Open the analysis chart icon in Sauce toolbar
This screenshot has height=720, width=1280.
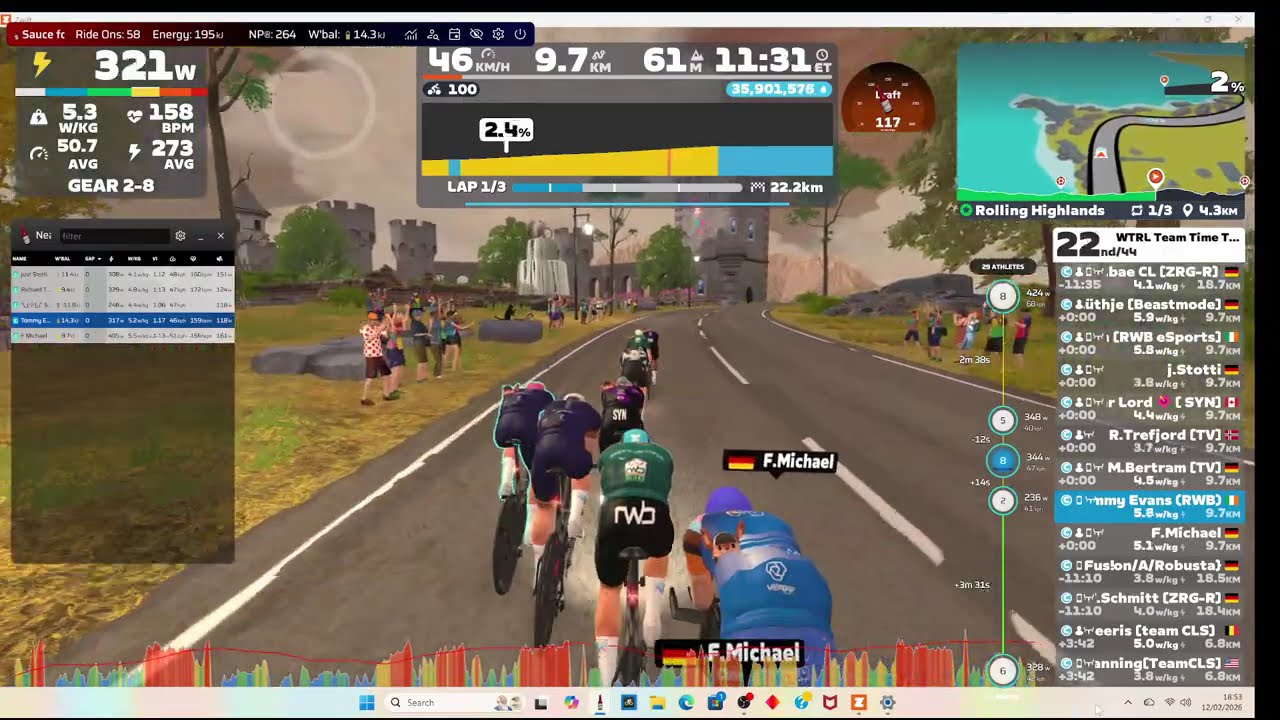[411, 34]
